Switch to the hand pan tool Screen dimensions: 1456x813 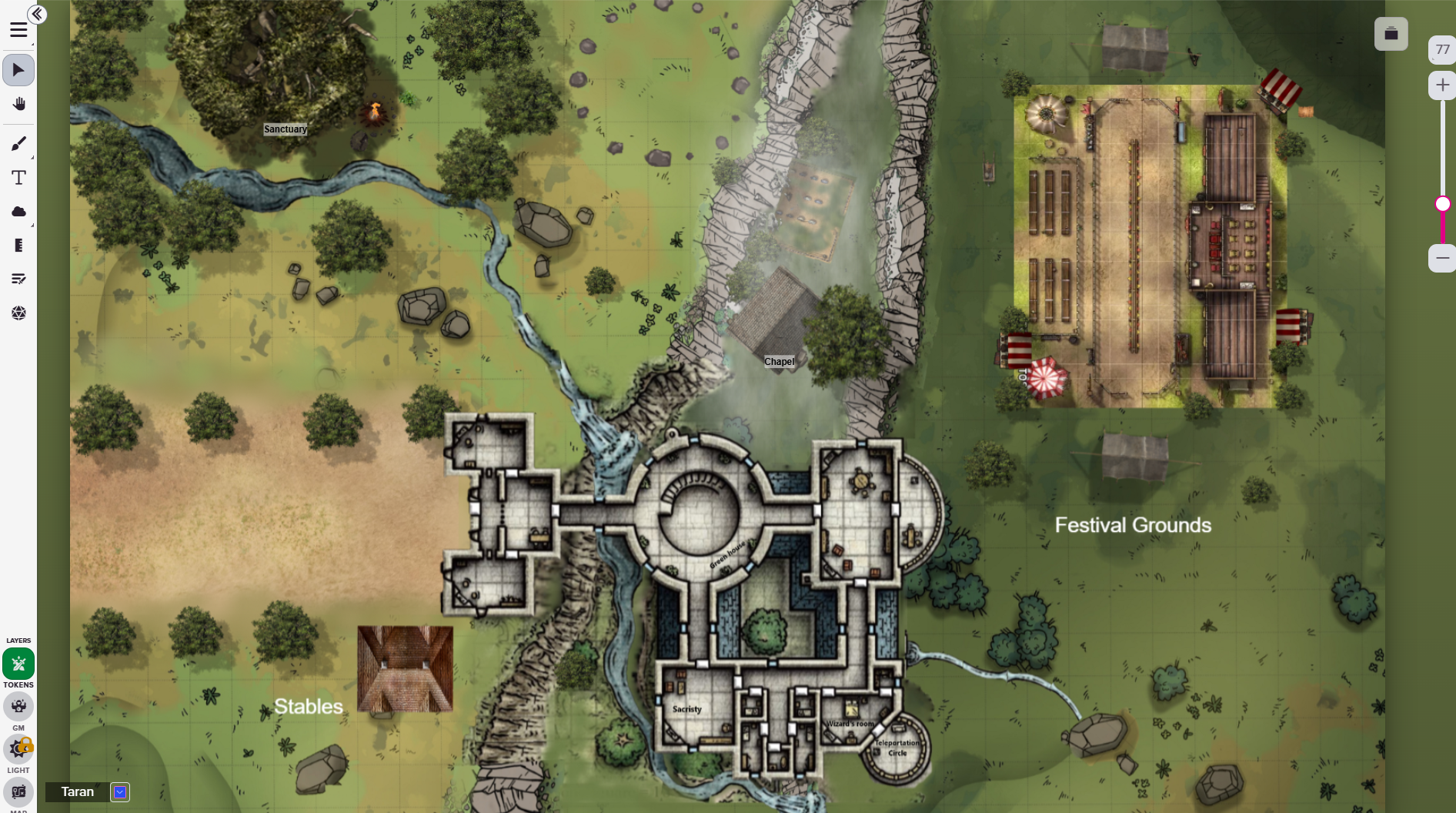pyautogui.click(x=18, y=104)
